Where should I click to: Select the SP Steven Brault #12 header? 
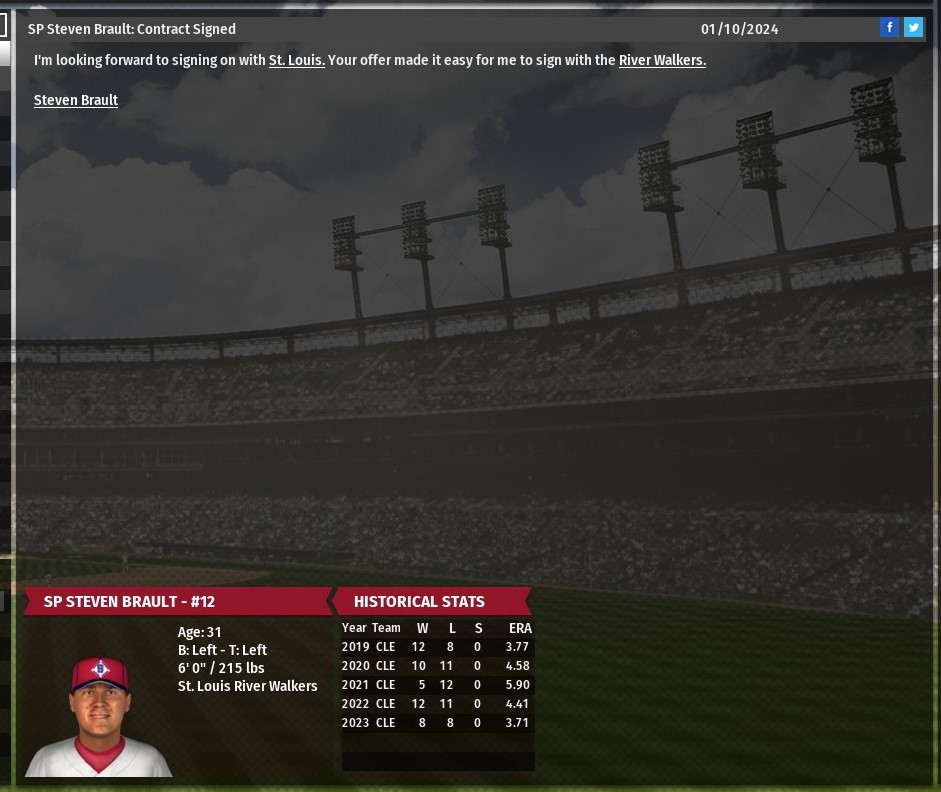click(129, 602)
